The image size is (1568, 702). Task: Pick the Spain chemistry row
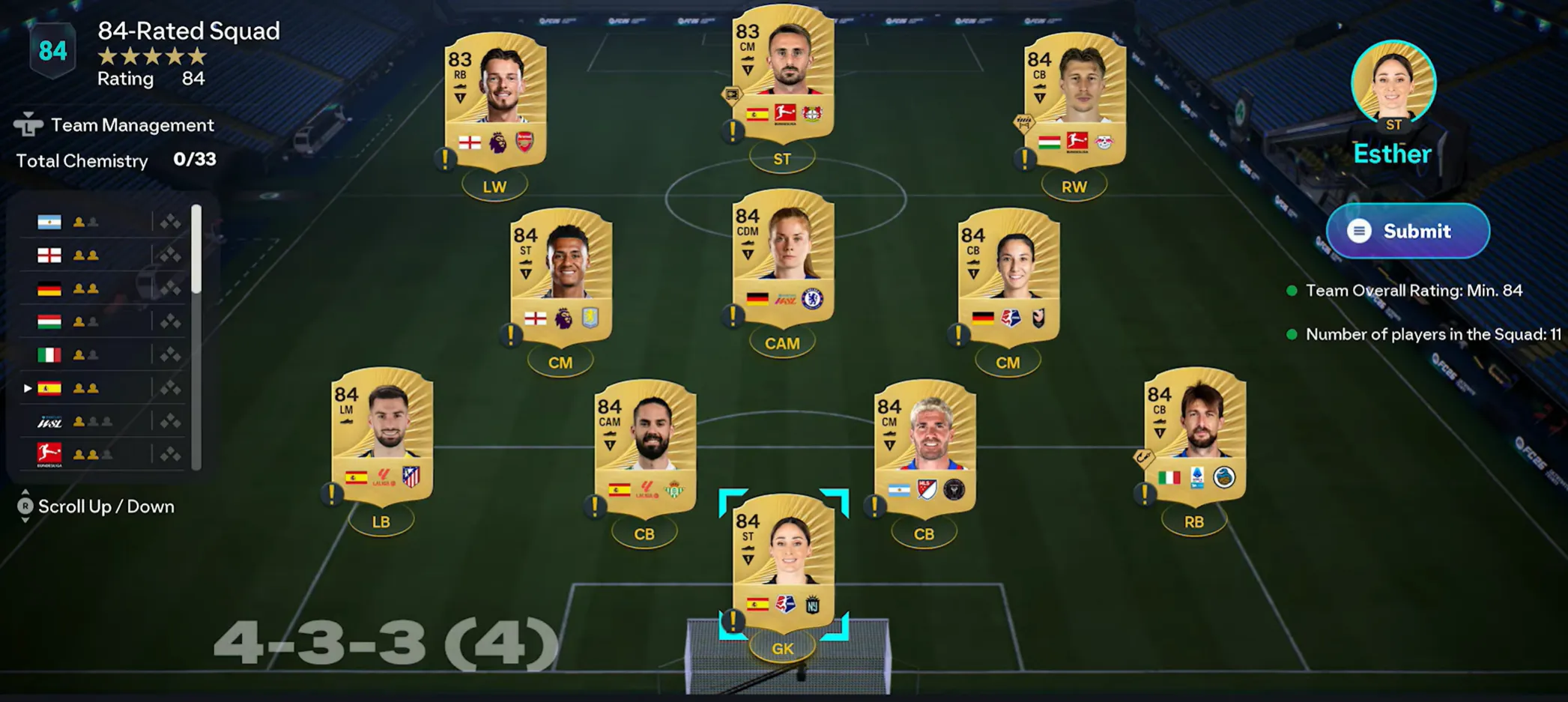[x=101, y=388]
